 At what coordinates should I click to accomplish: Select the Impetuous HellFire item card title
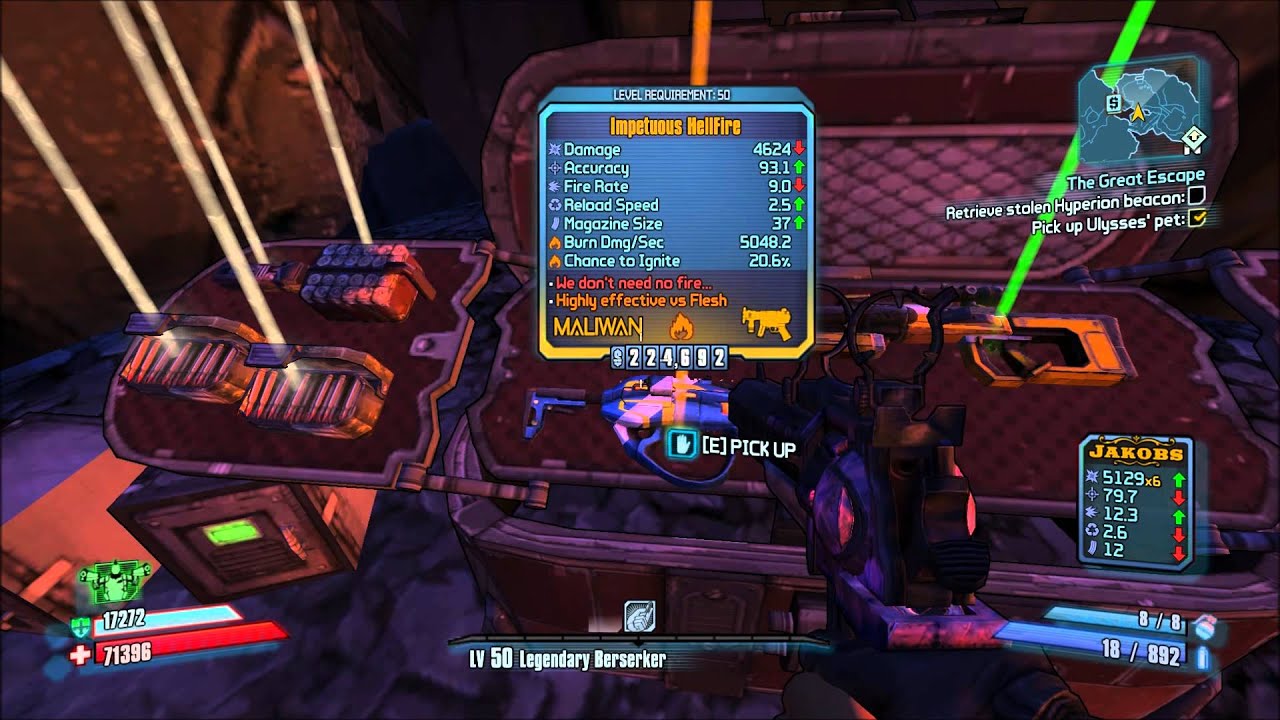point(675,127)
